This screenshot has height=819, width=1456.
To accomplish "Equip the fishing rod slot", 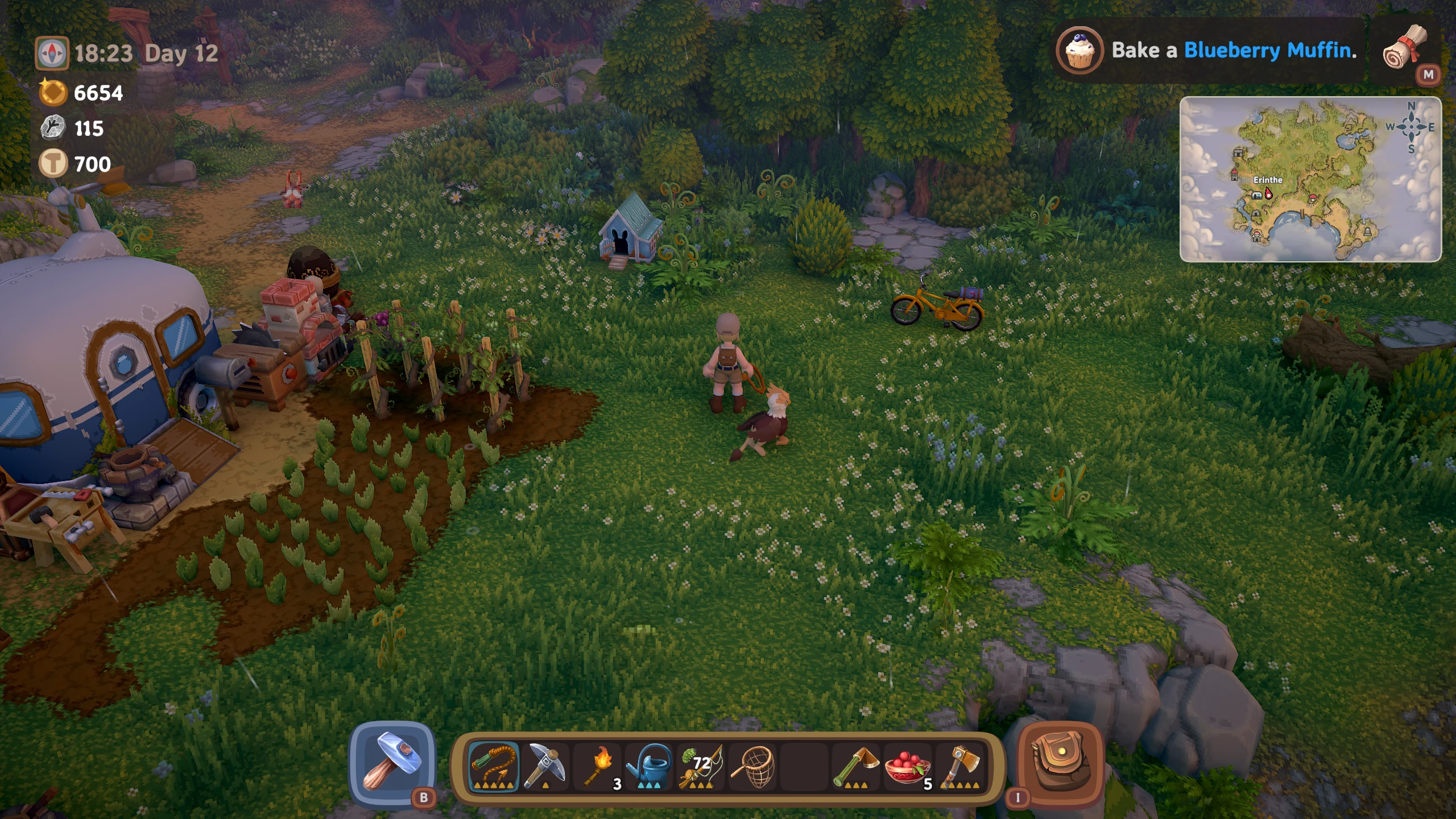I will 701,766.
